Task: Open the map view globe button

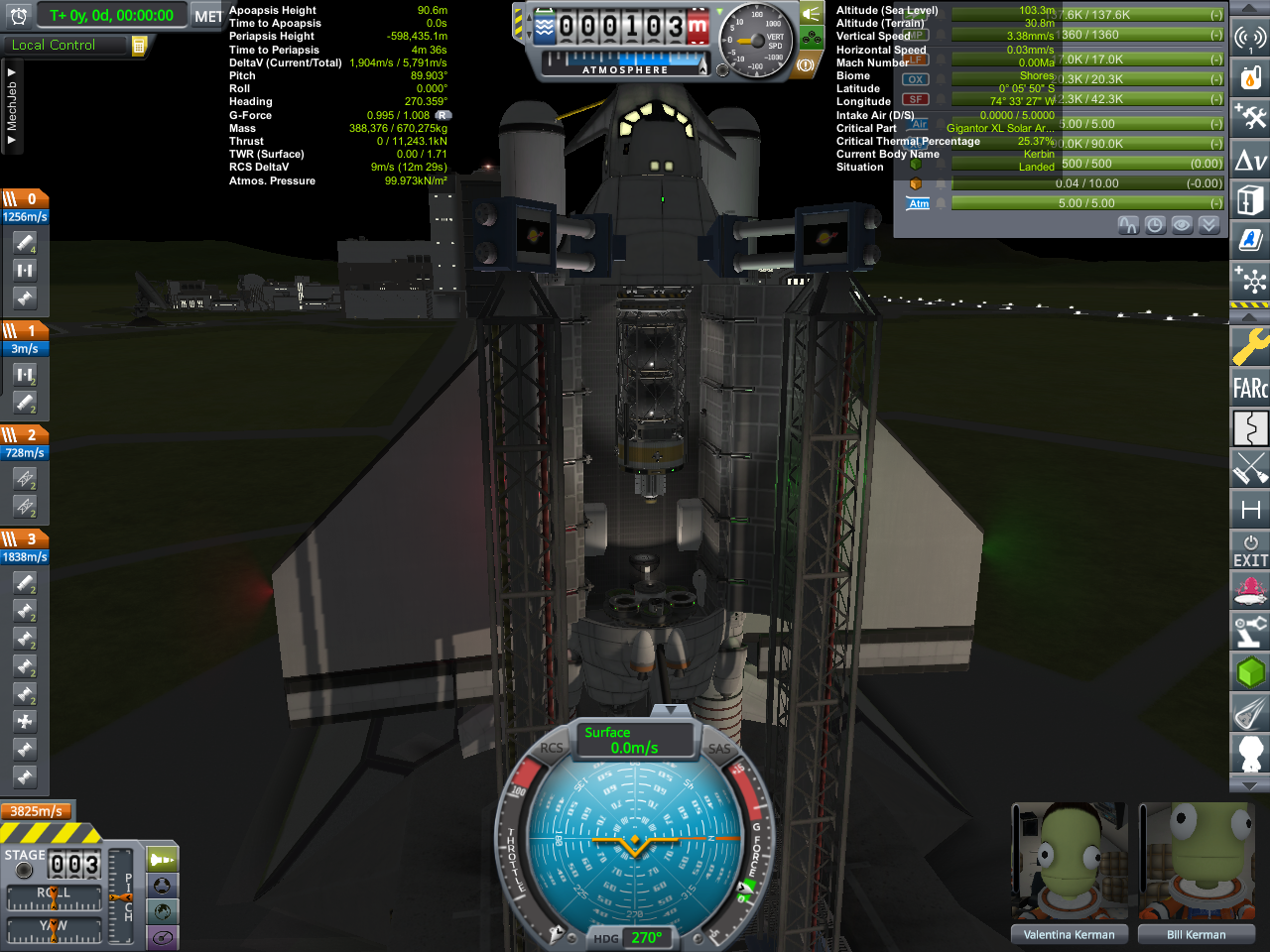Action: click(163, 911)
